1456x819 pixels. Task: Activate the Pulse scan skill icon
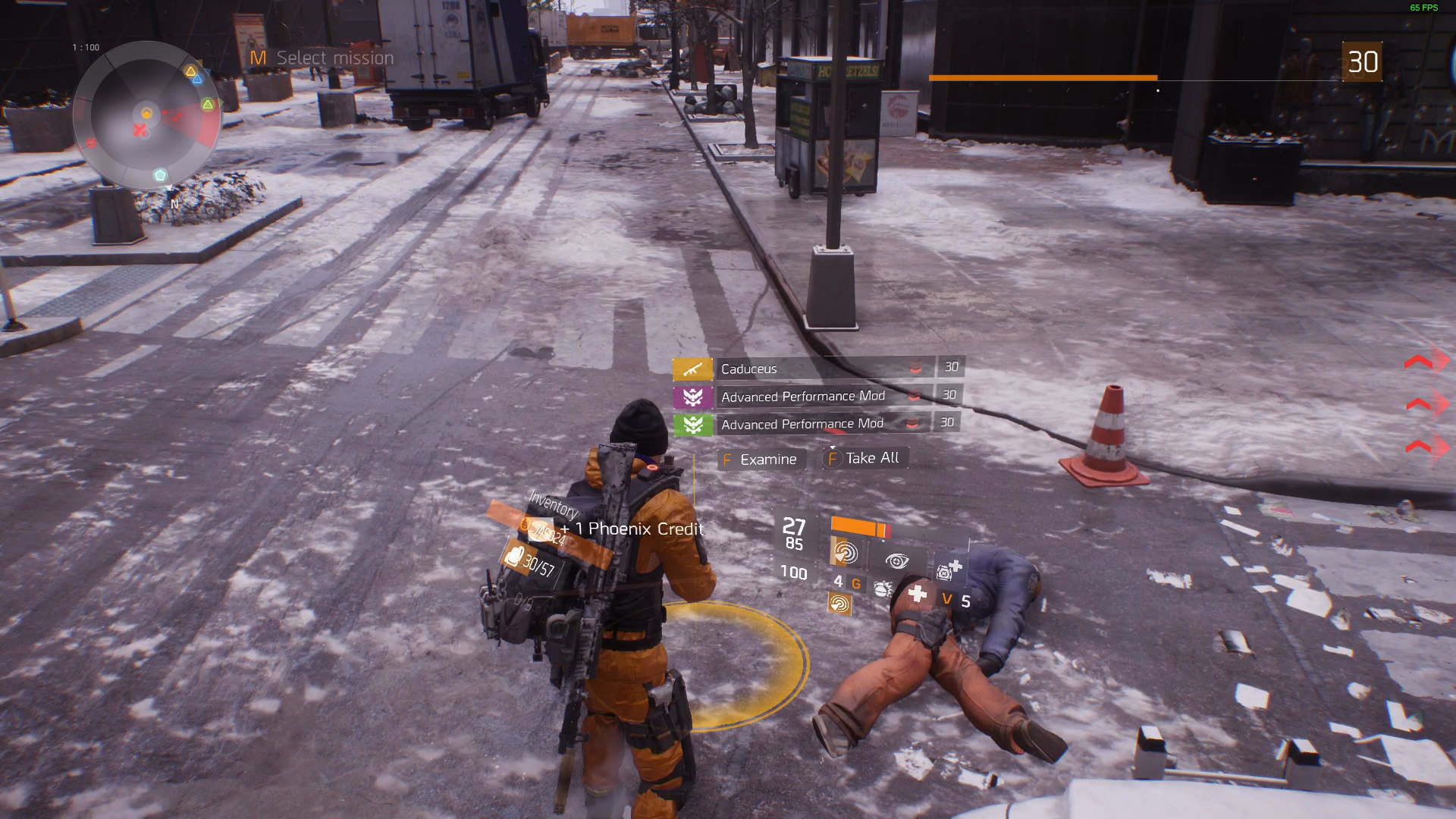pos(845,552)
